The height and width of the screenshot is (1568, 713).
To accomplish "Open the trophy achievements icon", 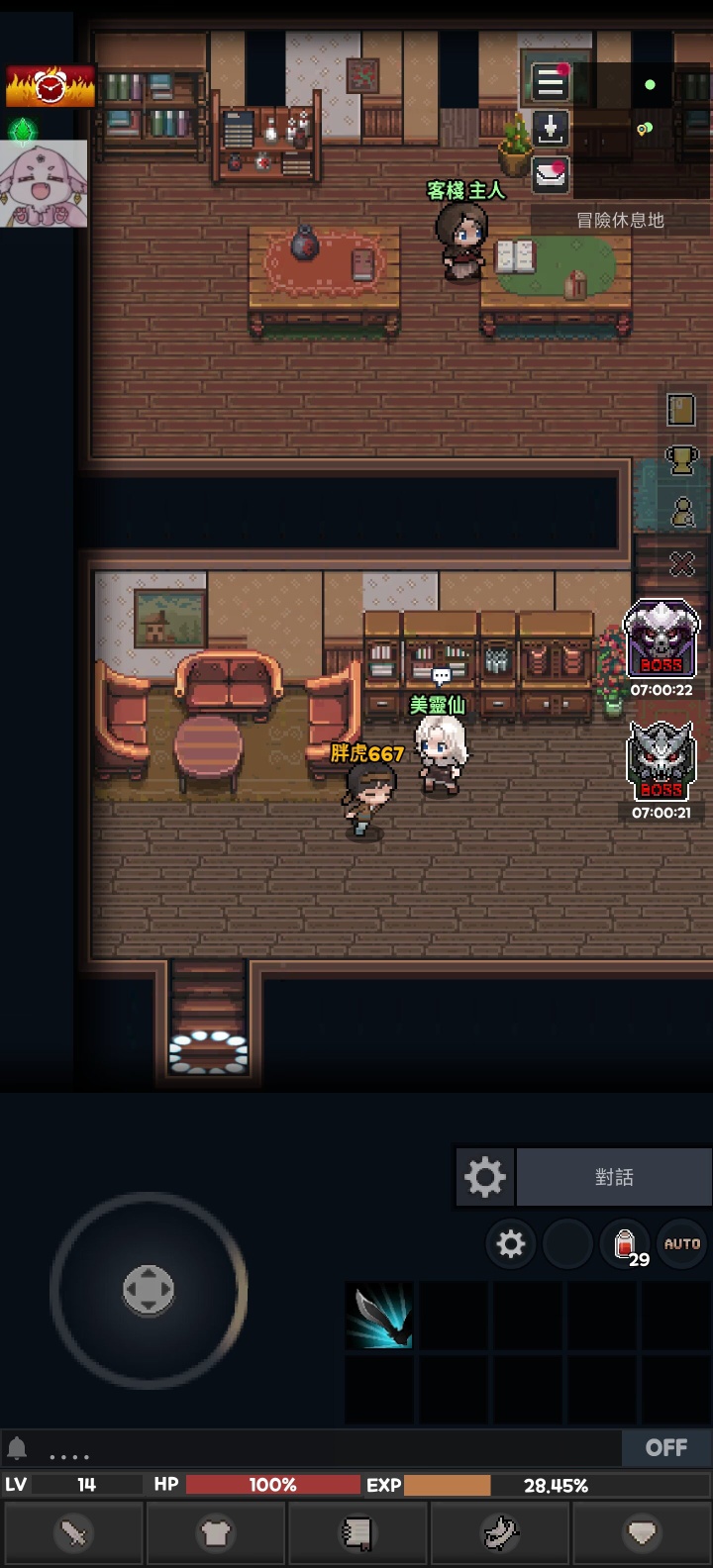I will (681, 459).
